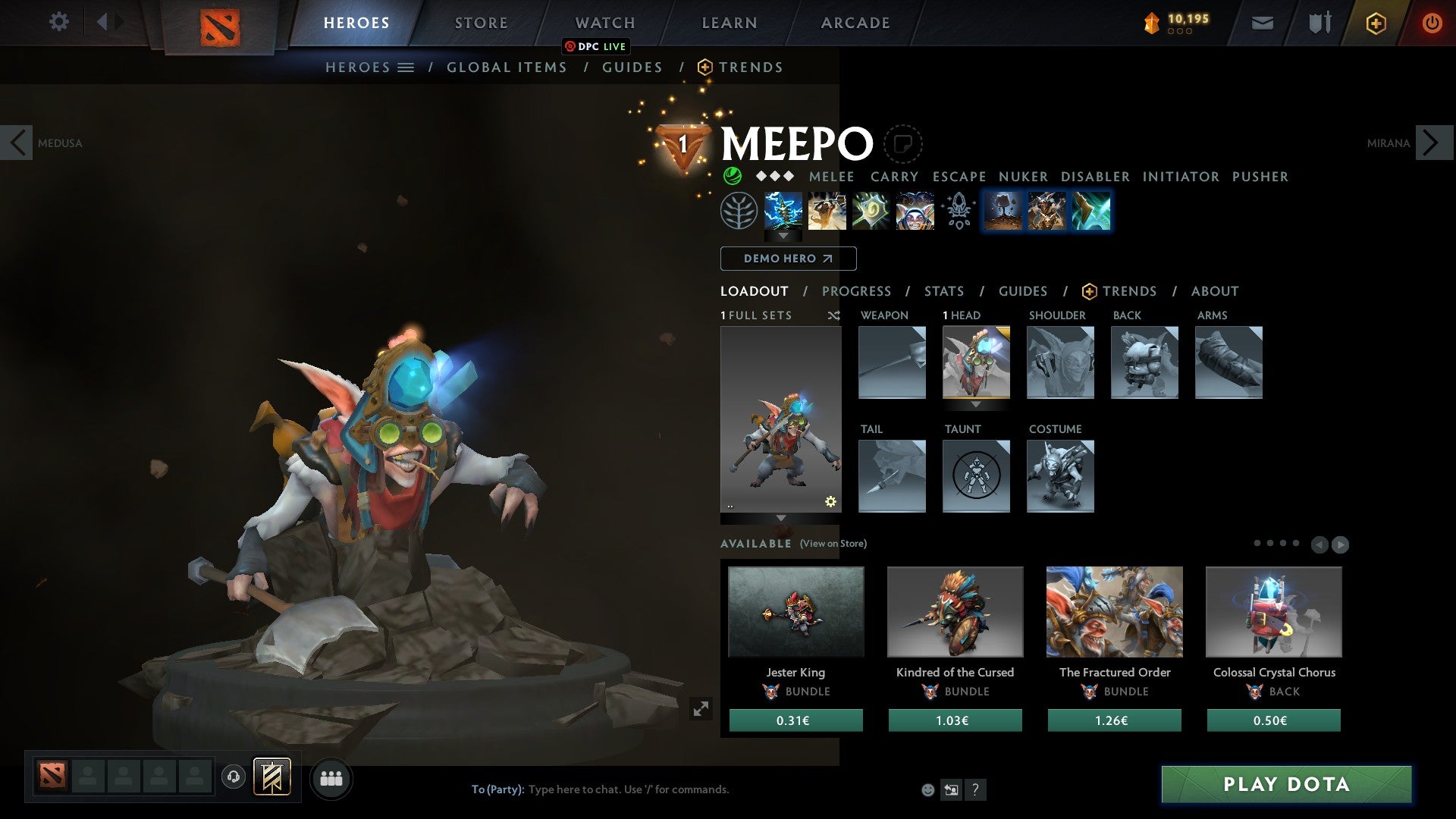Click the mail envelope icon in top bar
This screenshot has height=819, width=1456.
(x=1263, y=22)
